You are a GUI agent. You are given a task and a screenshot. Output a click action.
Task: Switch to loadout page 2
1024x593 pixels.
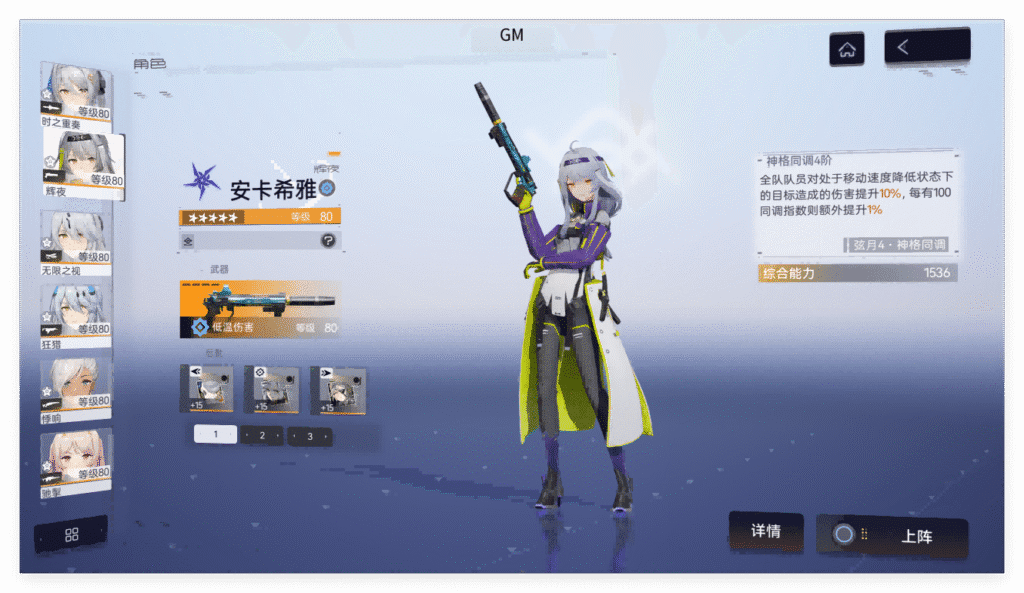pos(262,435)
